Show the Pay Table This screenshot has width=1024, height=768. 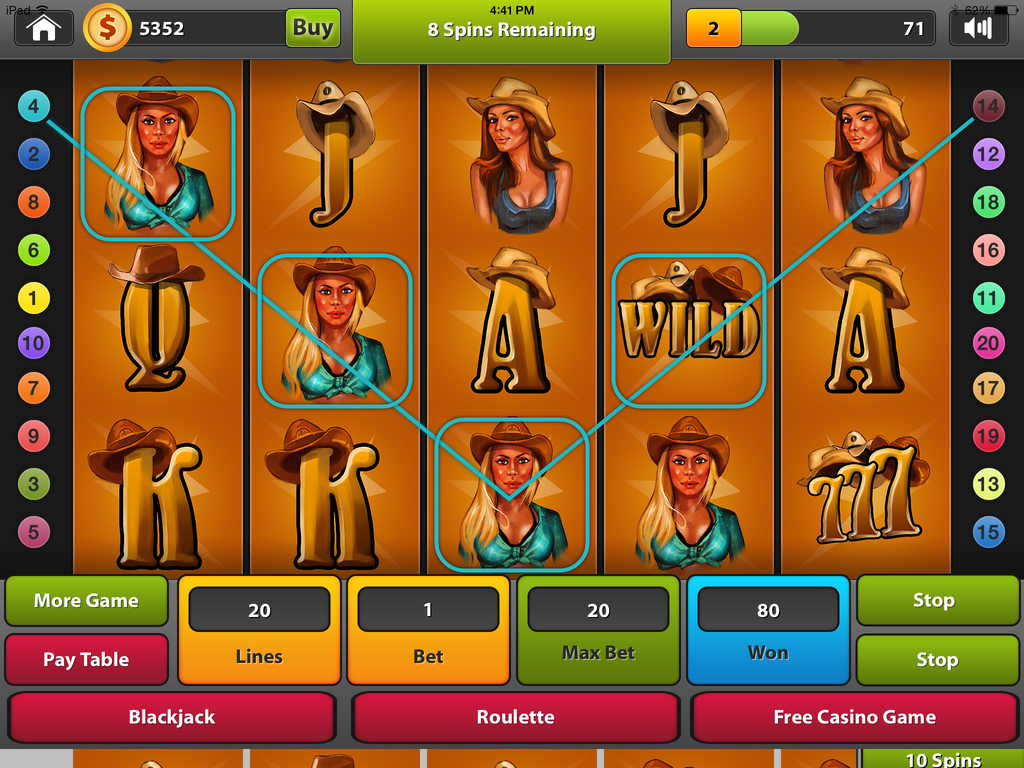[86, 659]
